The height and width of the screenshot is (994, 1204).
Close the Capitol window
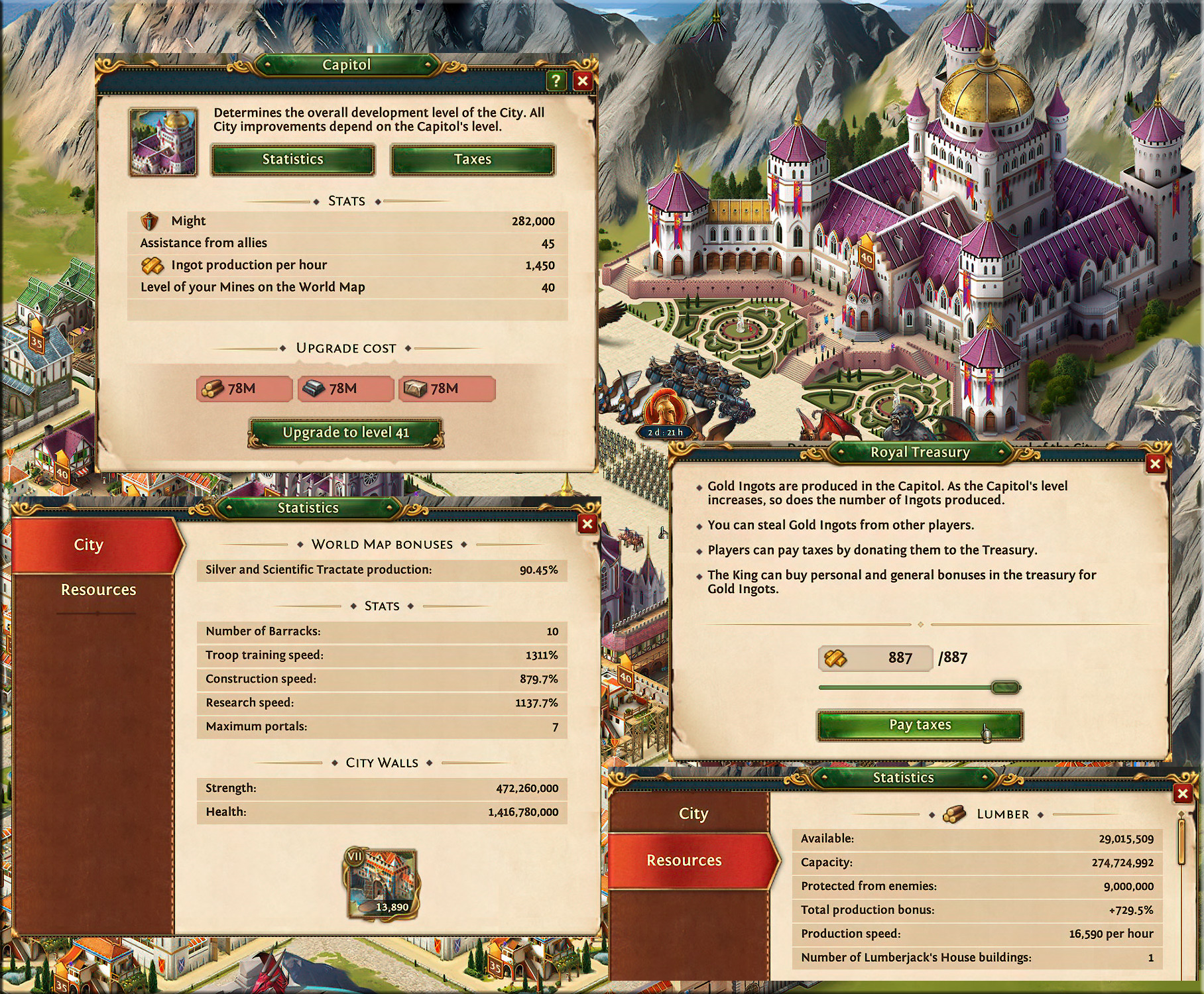click(583, 81)
